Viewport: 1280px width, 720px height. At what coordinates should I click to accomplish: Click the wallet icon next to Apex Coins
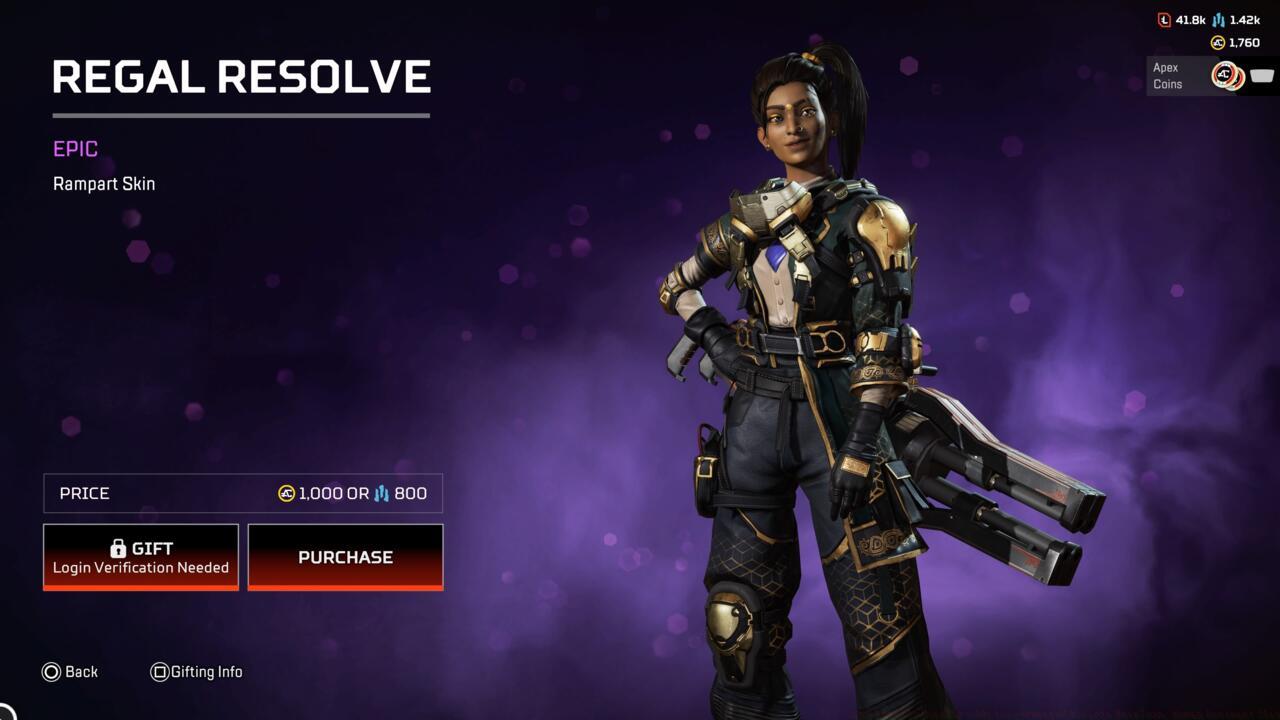coord(1262,75)
